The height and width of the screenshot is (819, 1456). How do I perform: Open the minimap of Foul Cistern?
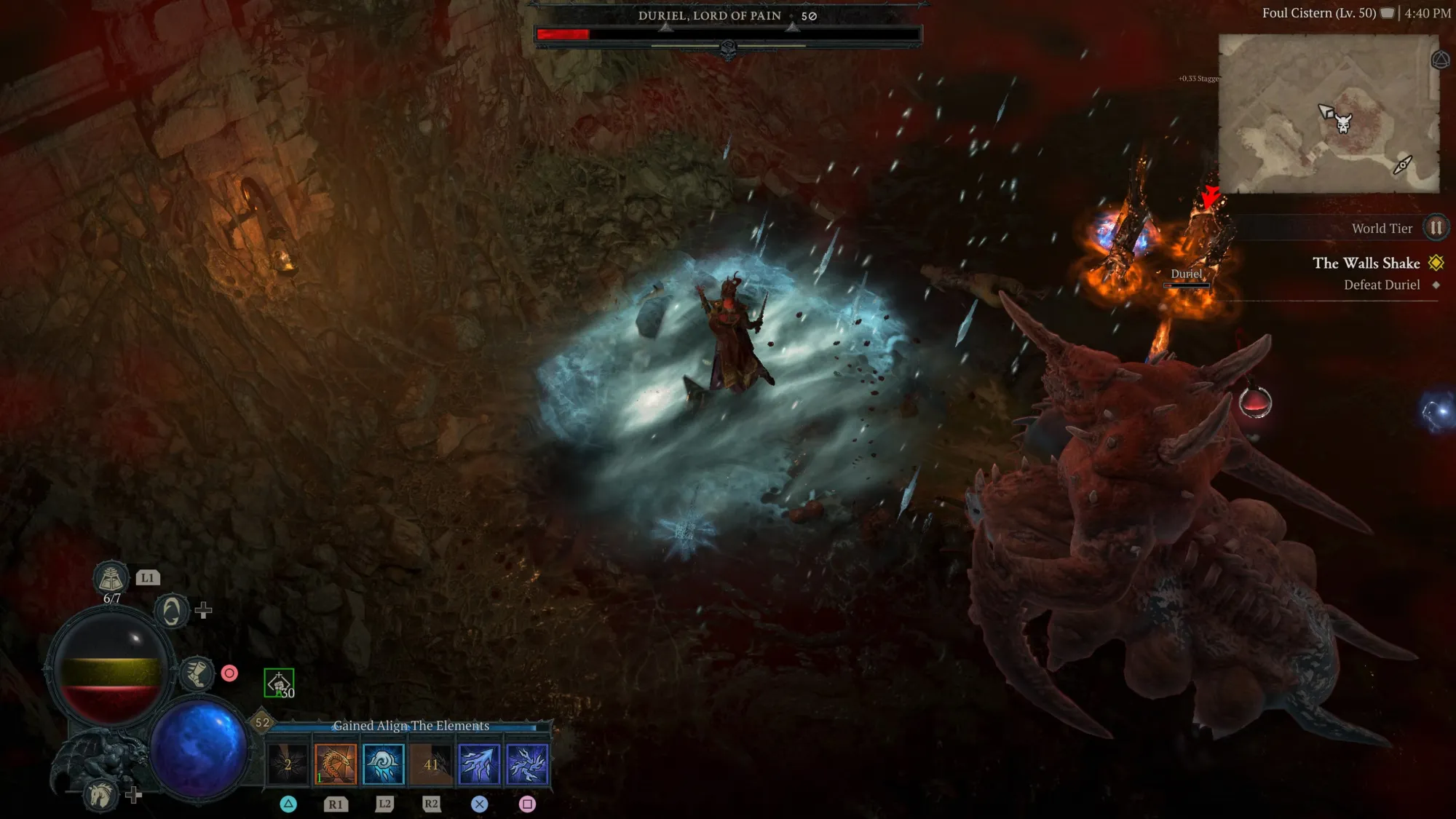click(1328, 114)
